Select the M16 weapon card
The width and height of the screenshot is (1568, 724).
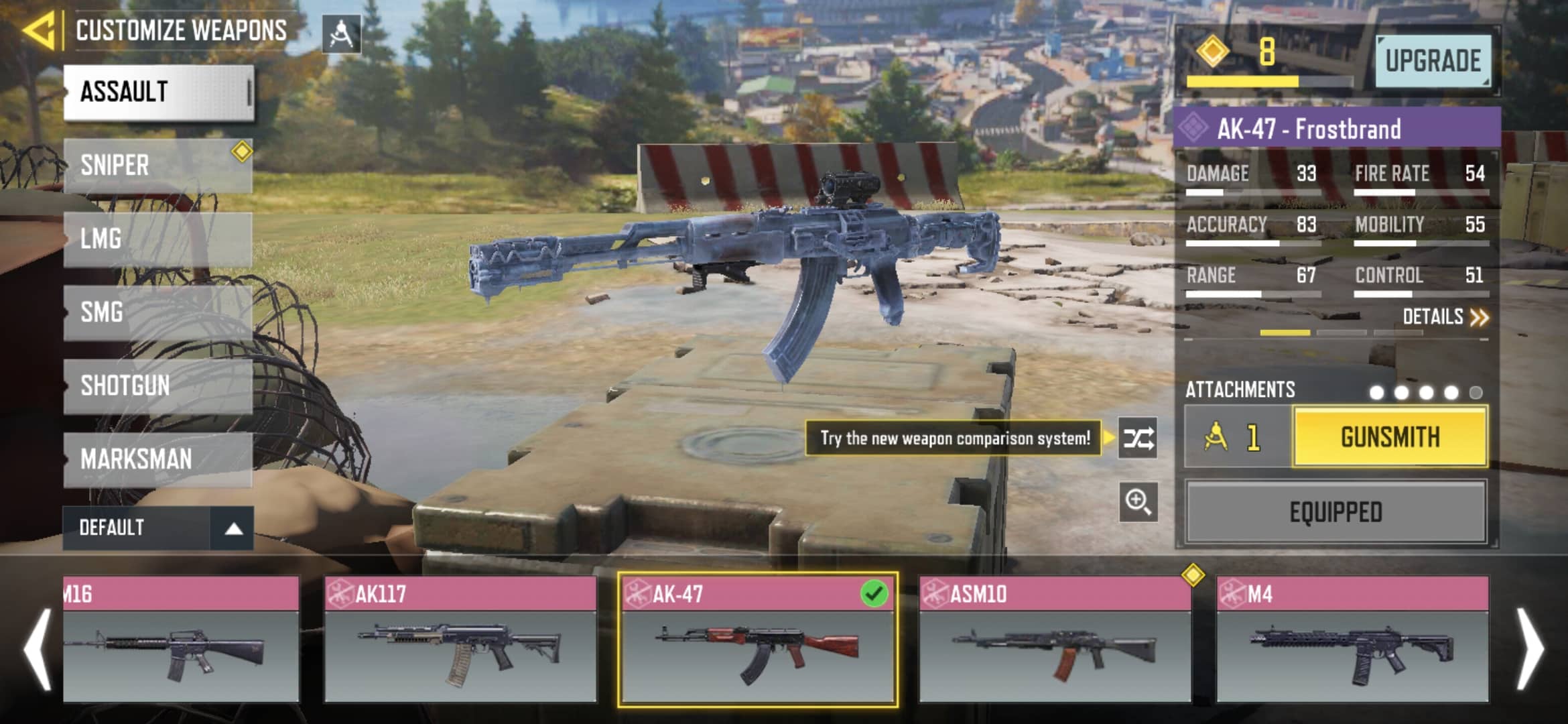coord(181,639)
